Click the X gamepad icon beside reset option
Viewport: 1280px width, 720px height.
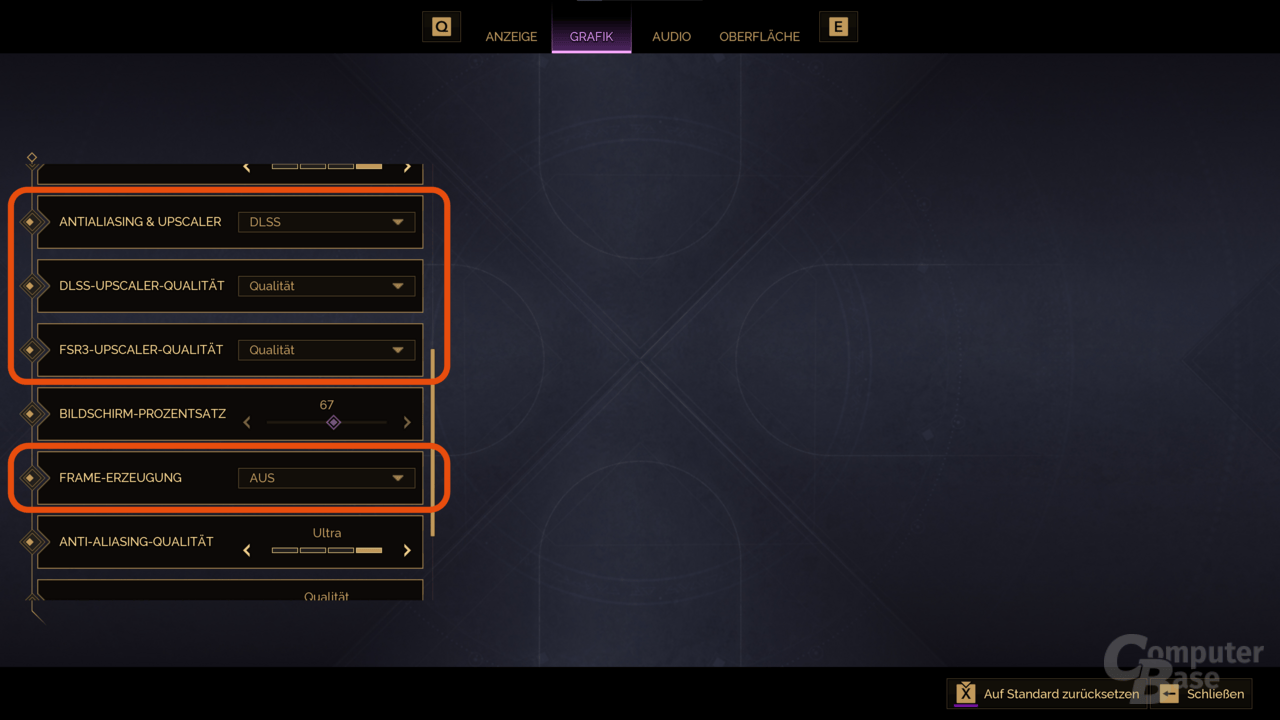(966, 693)
